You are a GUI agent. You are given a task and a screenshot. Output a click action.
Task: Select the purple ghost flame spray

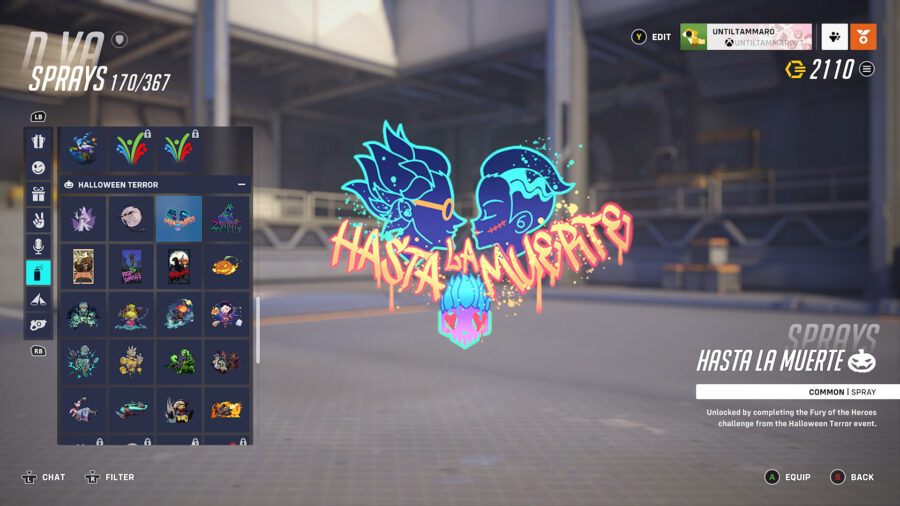coord(84,219)
